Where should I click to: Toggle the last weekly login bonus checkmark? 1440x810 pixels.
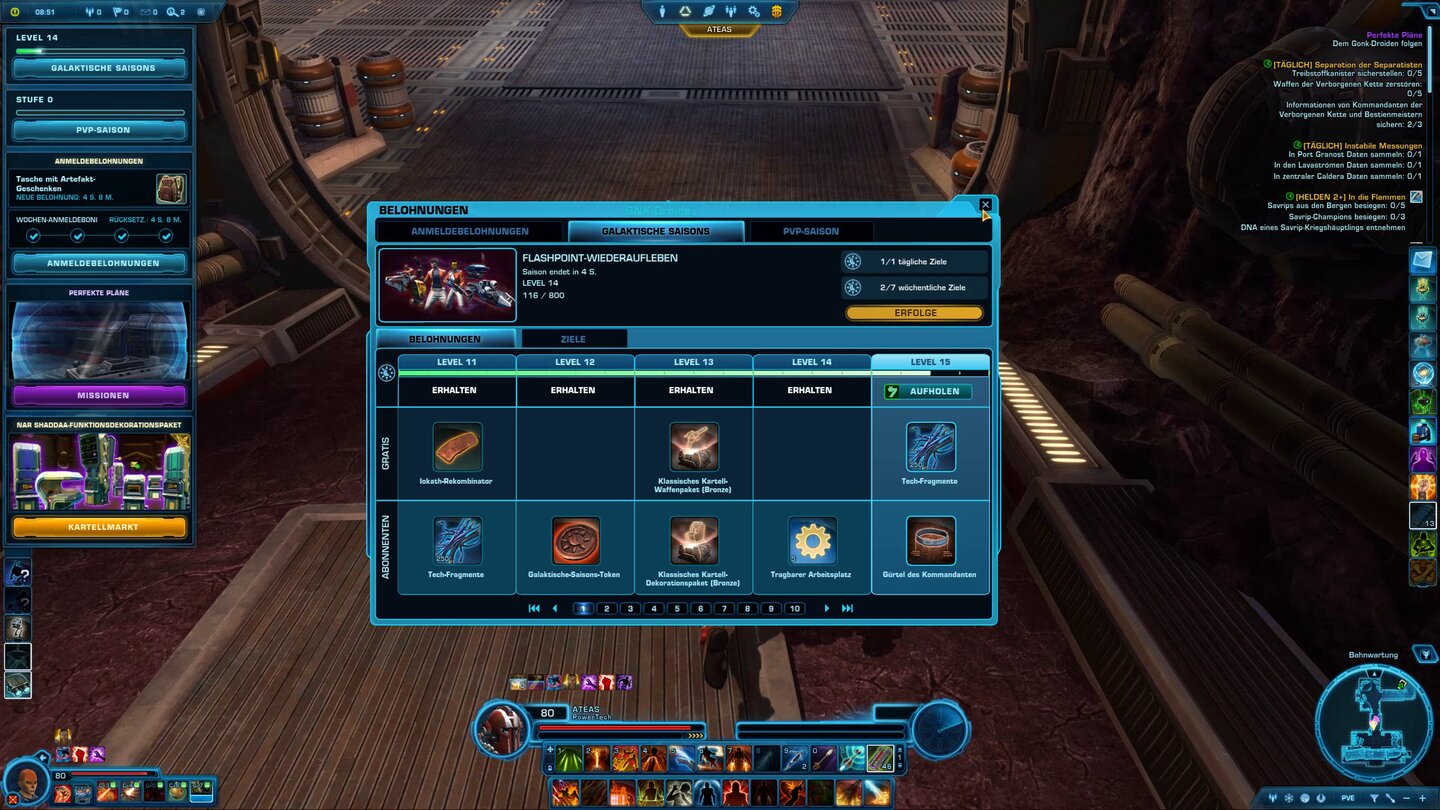[x=166, y=236]
